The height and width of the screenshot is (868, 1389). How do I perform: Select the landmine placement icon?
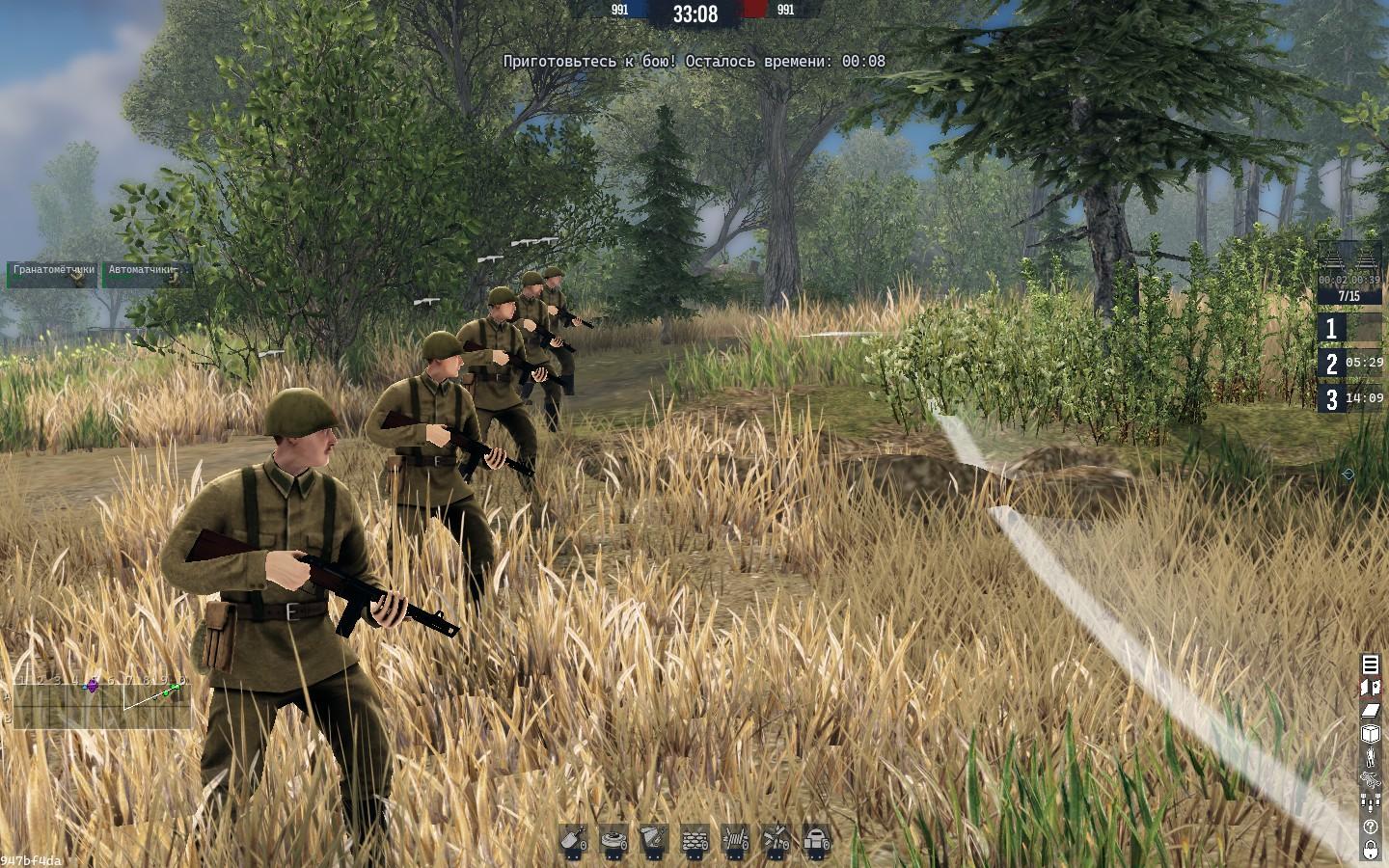coord(614,839)
